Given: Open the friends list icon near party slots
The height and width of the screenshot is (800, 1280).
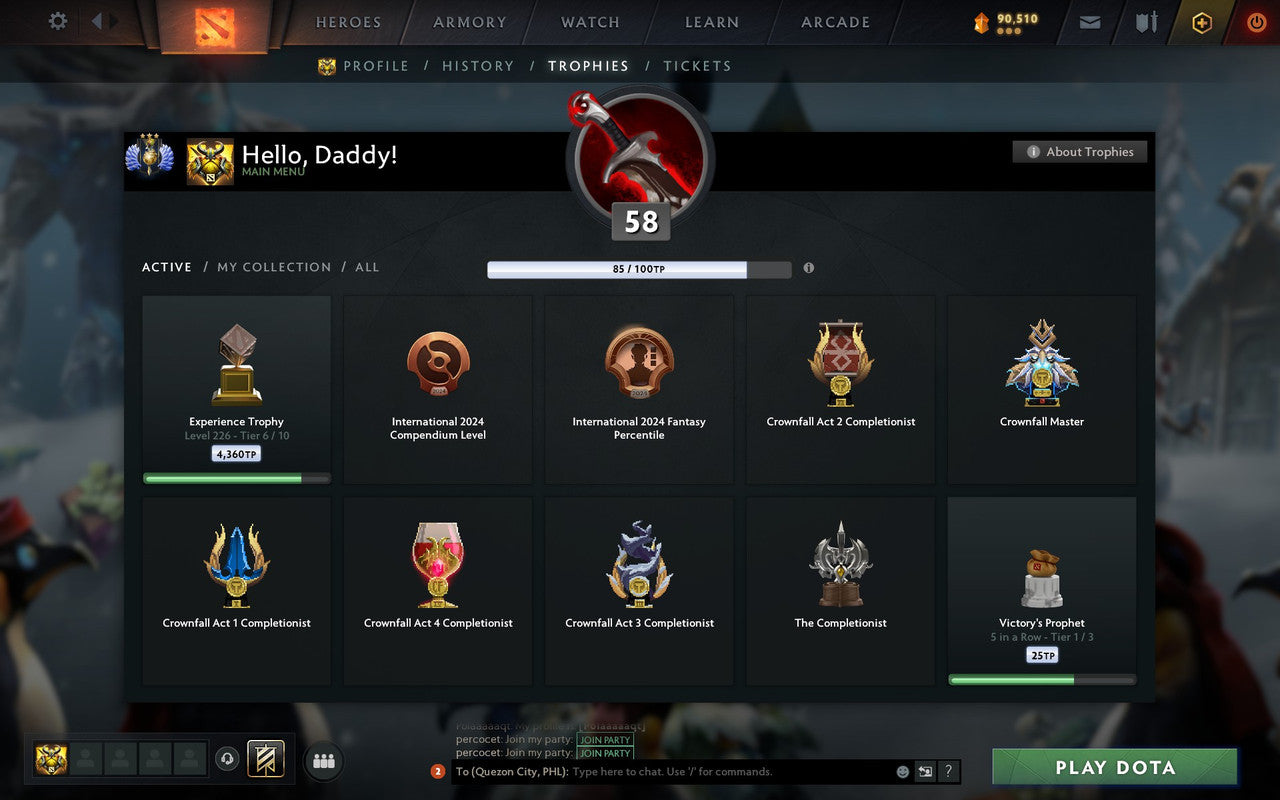Looking at the screenshot, I should click(x=323, y=760).
